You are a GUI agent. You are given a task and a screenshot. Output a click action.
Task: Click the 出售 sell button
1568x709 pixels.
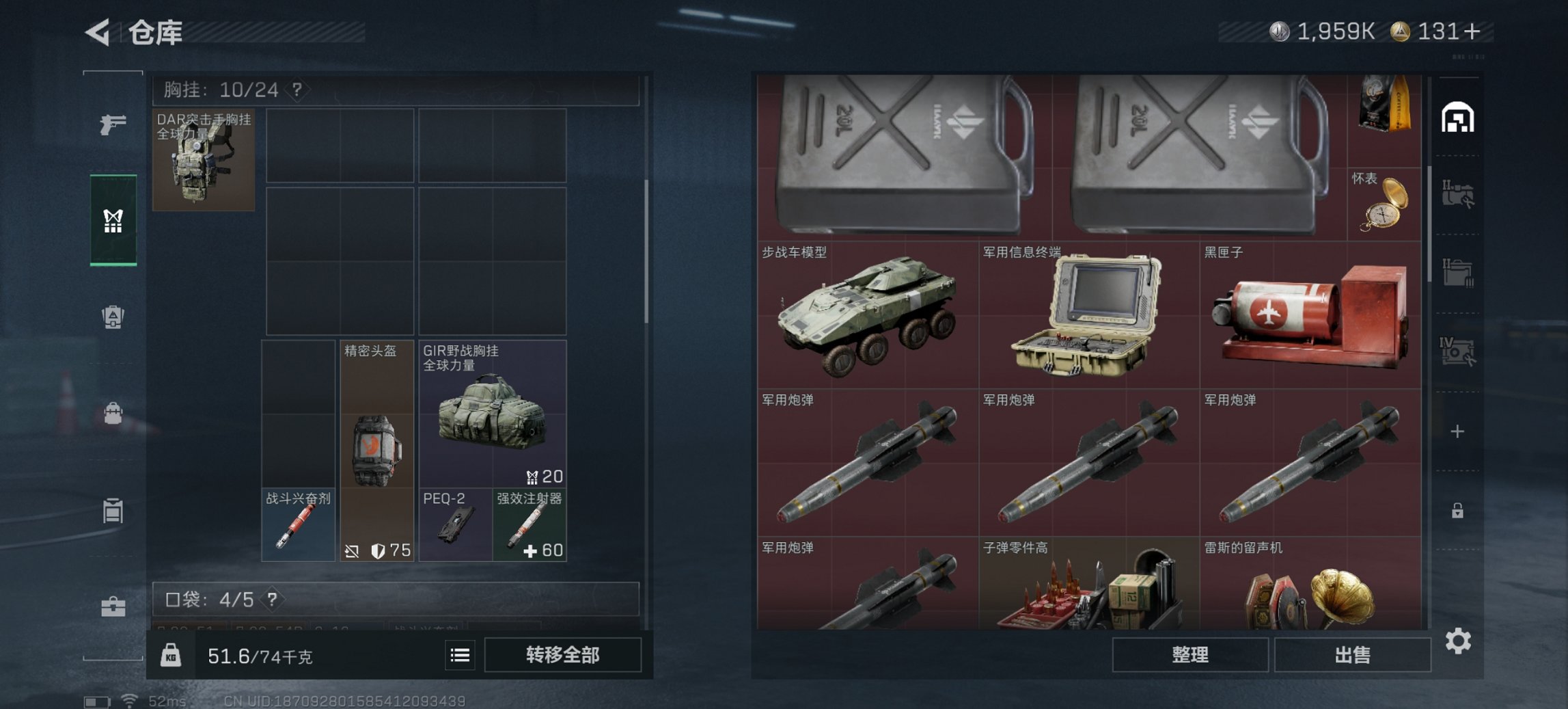tap(1353, 654)
